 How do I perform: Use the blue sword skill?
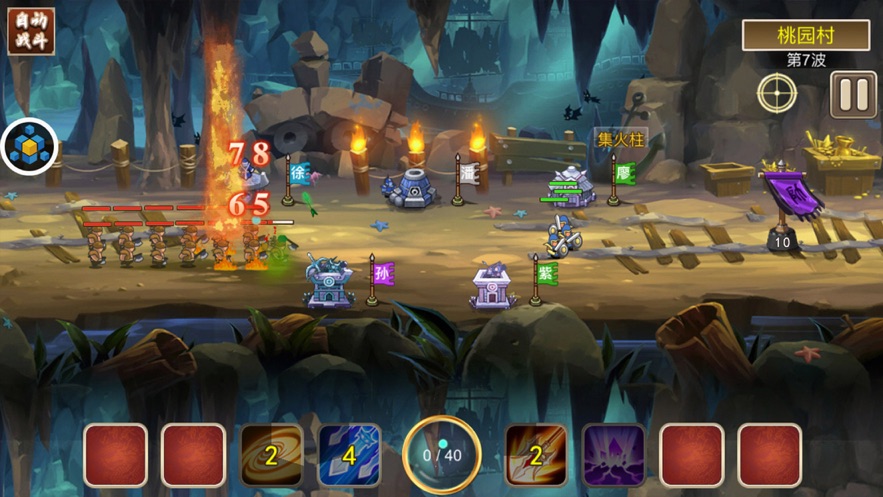coord(349,456)
